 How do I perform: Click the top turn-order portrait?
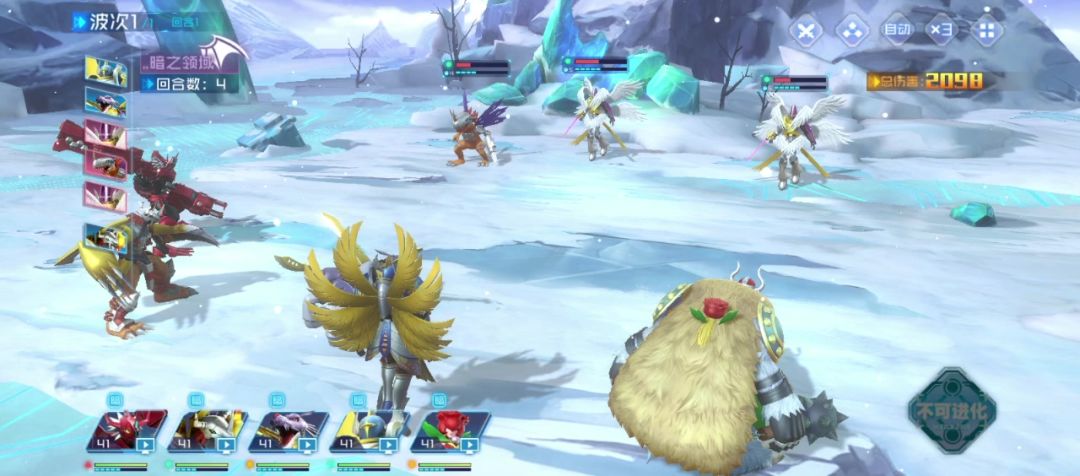tap(106, 72)
